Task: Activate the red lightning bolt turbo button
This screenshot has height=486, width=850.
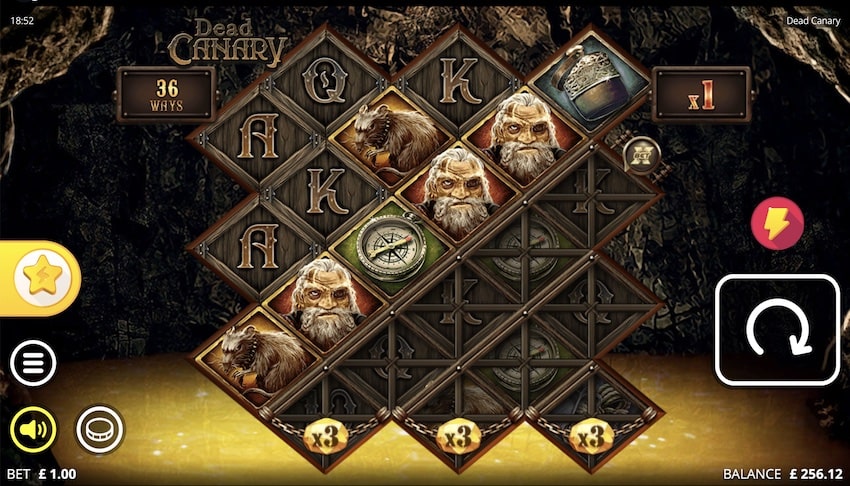Action: [777, 223]
